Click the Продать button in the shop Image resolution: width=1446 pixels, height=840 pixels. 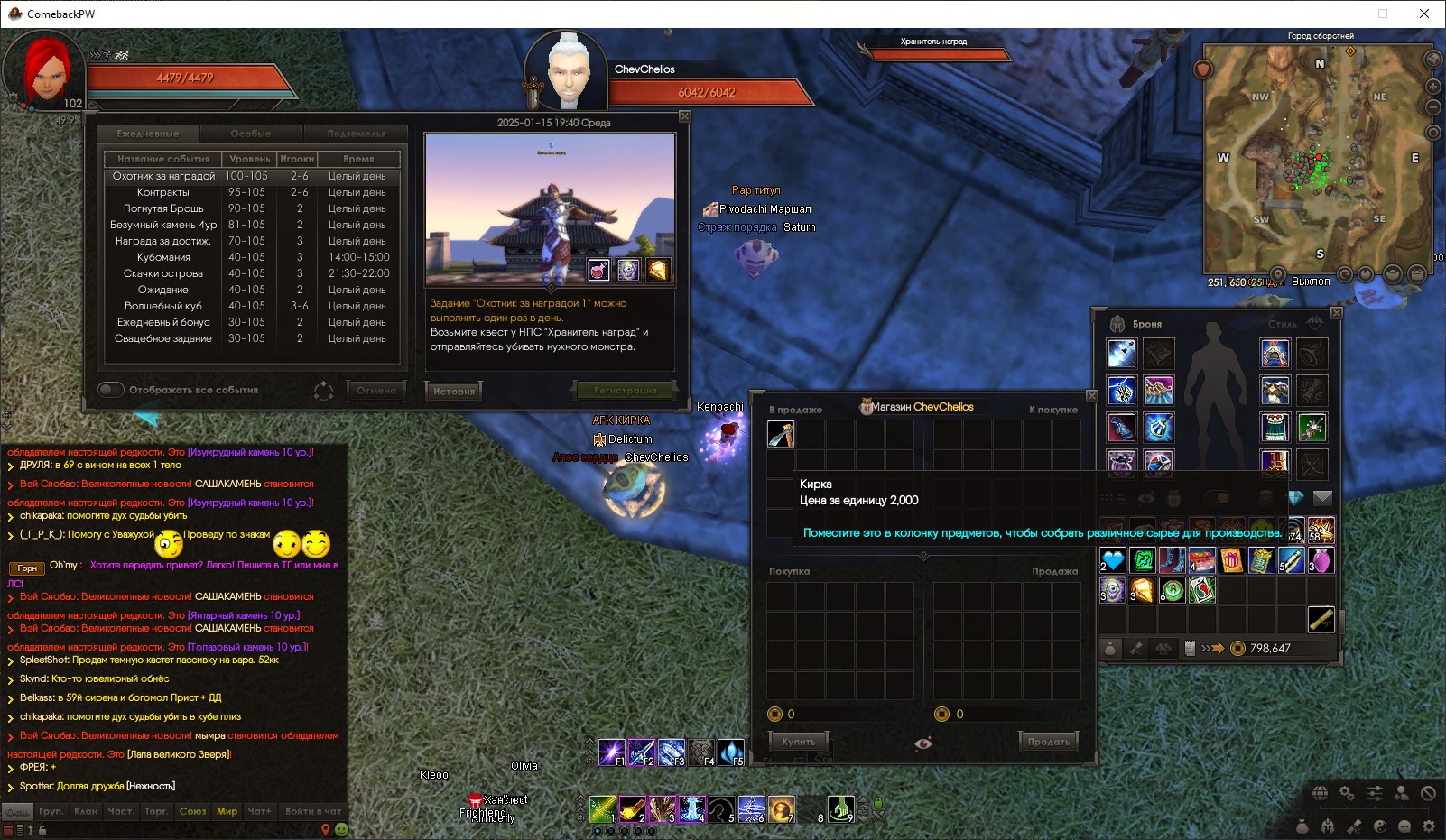coord(1048,742)
